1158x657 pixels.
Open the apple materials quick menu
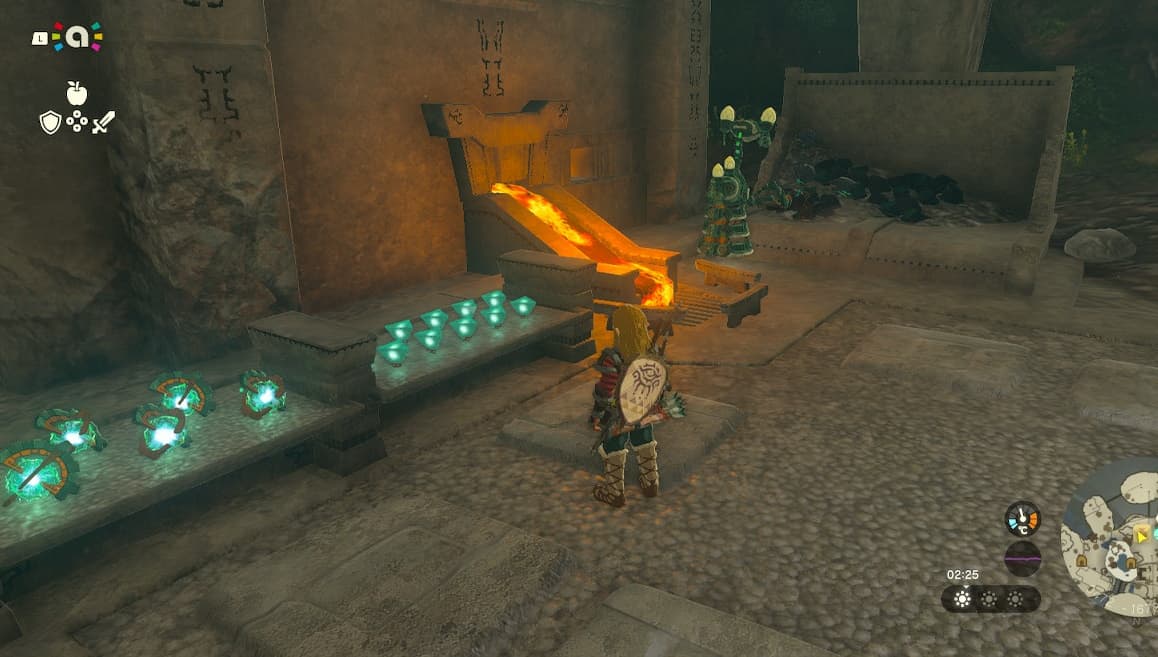coord(77,93)
